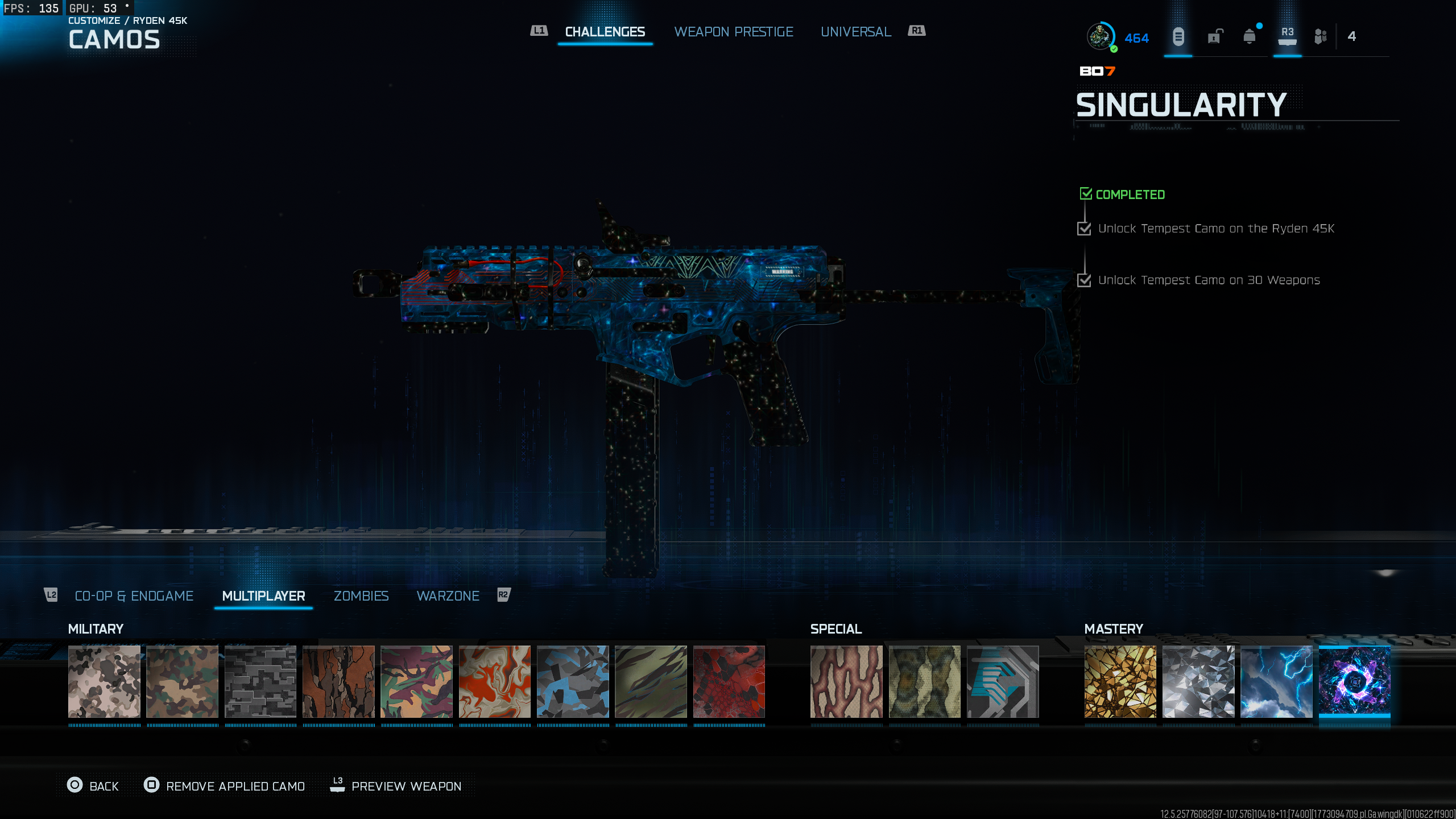This screenshot has height=819, width=1456.
Task: Show the Zombies camo category
Action: tap(361, 595)
